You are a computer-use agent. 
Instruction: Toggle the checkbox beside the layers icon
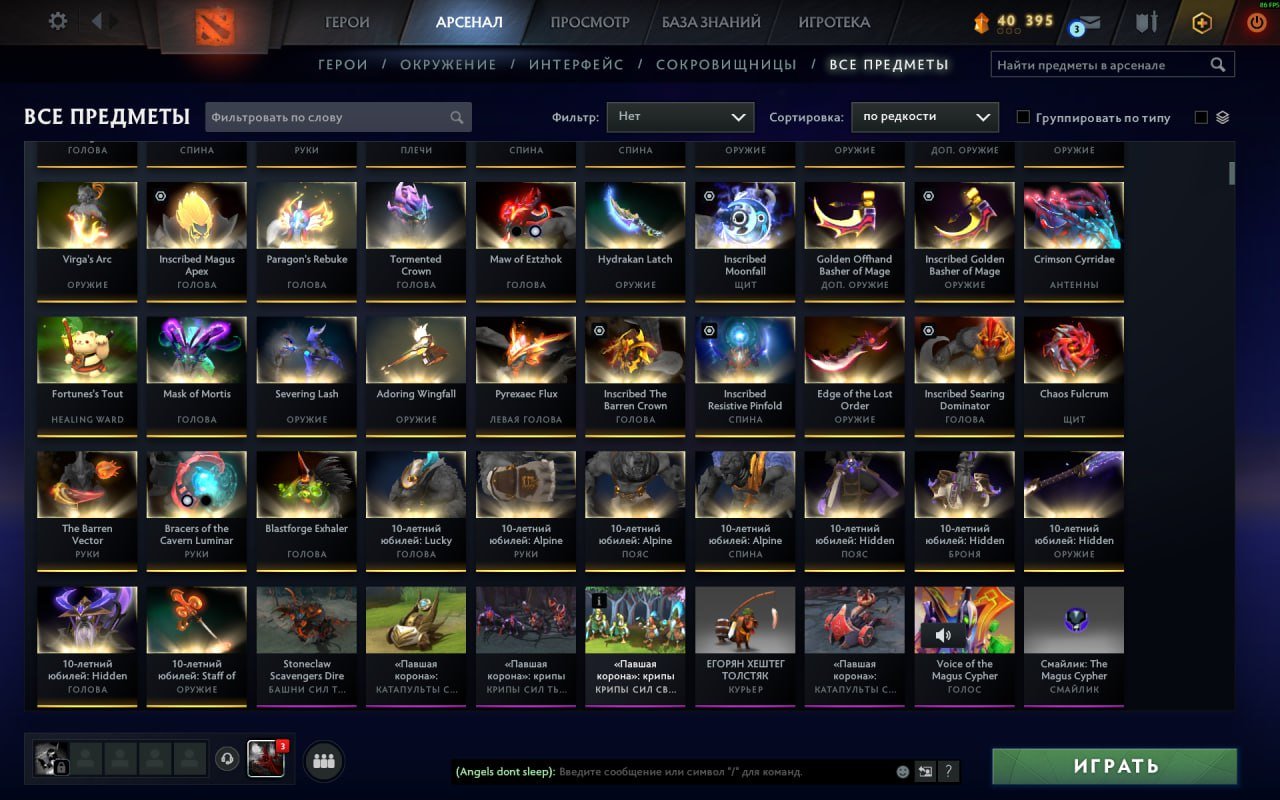coord(1201,116)
